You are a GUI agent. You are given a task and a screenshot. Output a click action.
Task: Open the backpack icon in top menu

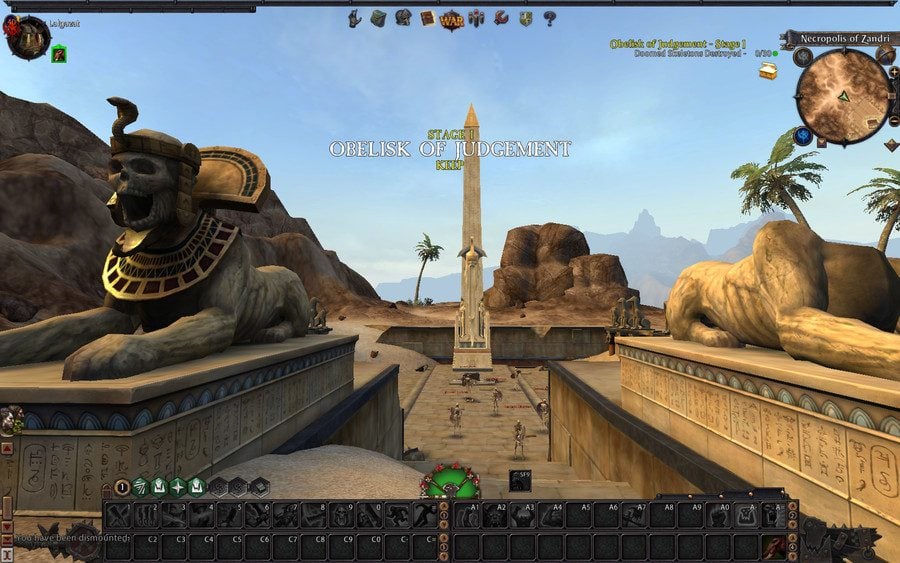pyautogui.click(x=378, y=18)
